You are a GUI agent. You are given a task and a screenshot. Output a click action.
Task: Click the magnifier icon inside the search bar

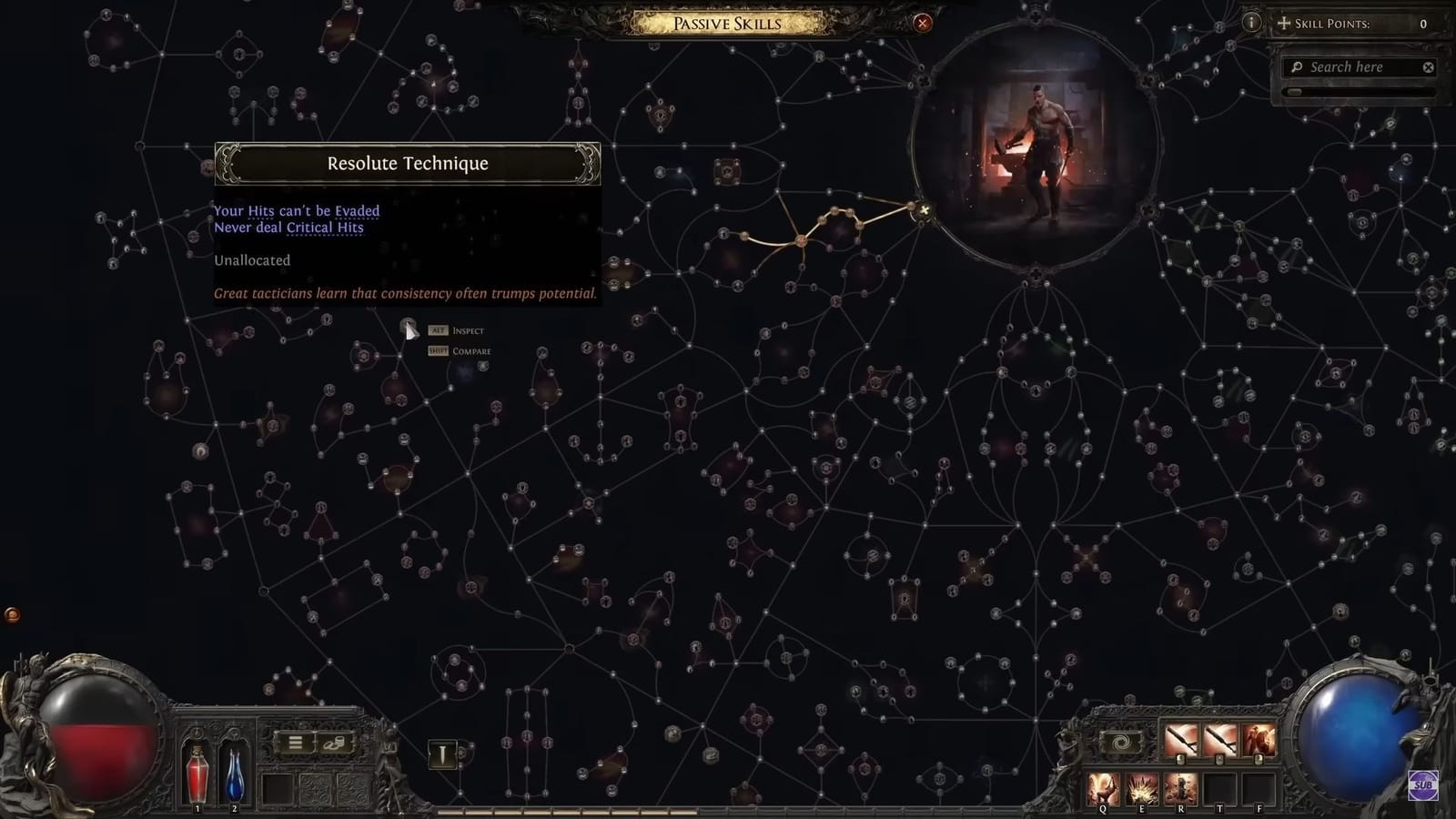point(1299,66)
